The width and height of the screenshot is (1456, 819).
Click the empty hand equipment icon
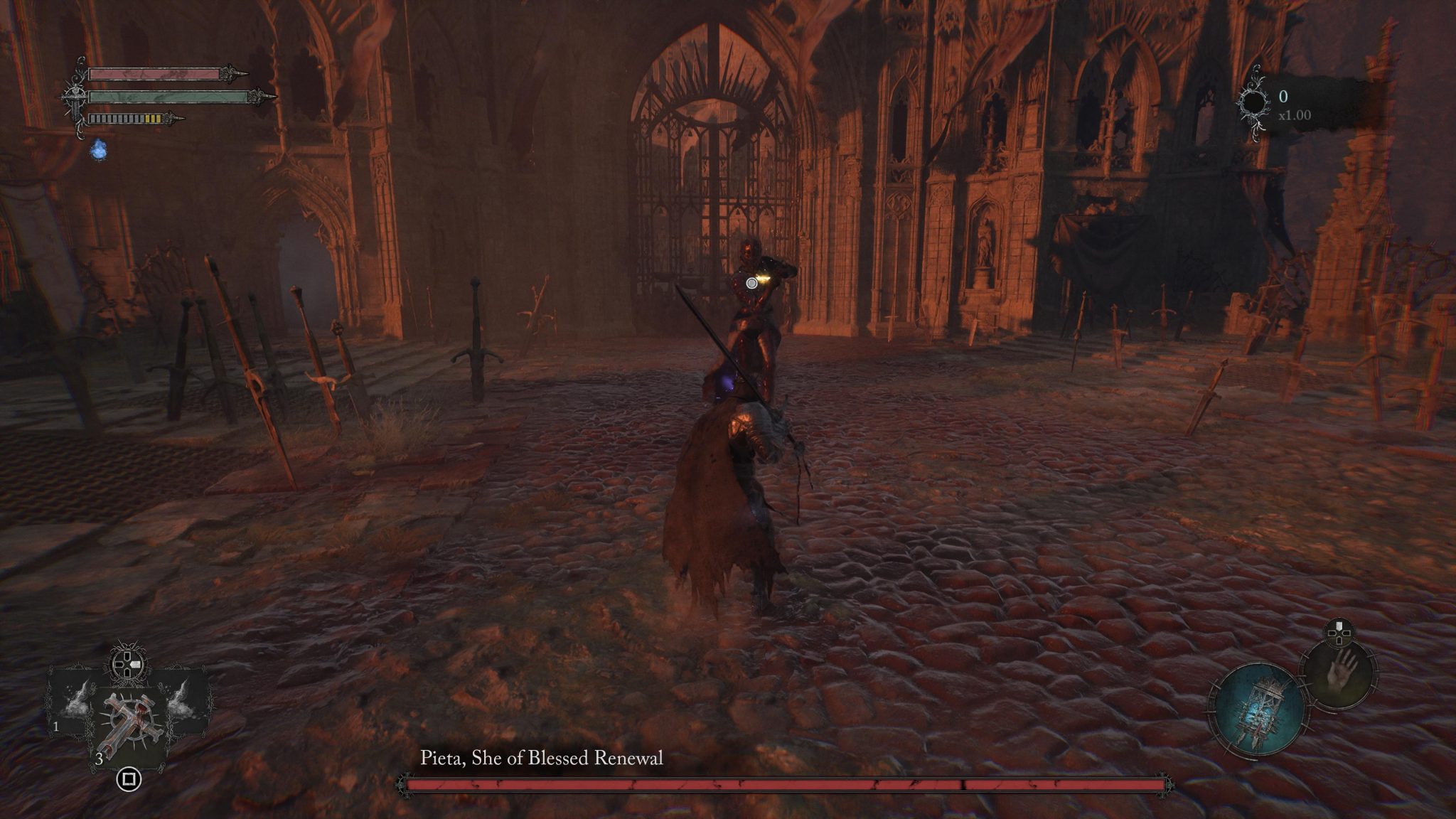(x=1339, y=676)
